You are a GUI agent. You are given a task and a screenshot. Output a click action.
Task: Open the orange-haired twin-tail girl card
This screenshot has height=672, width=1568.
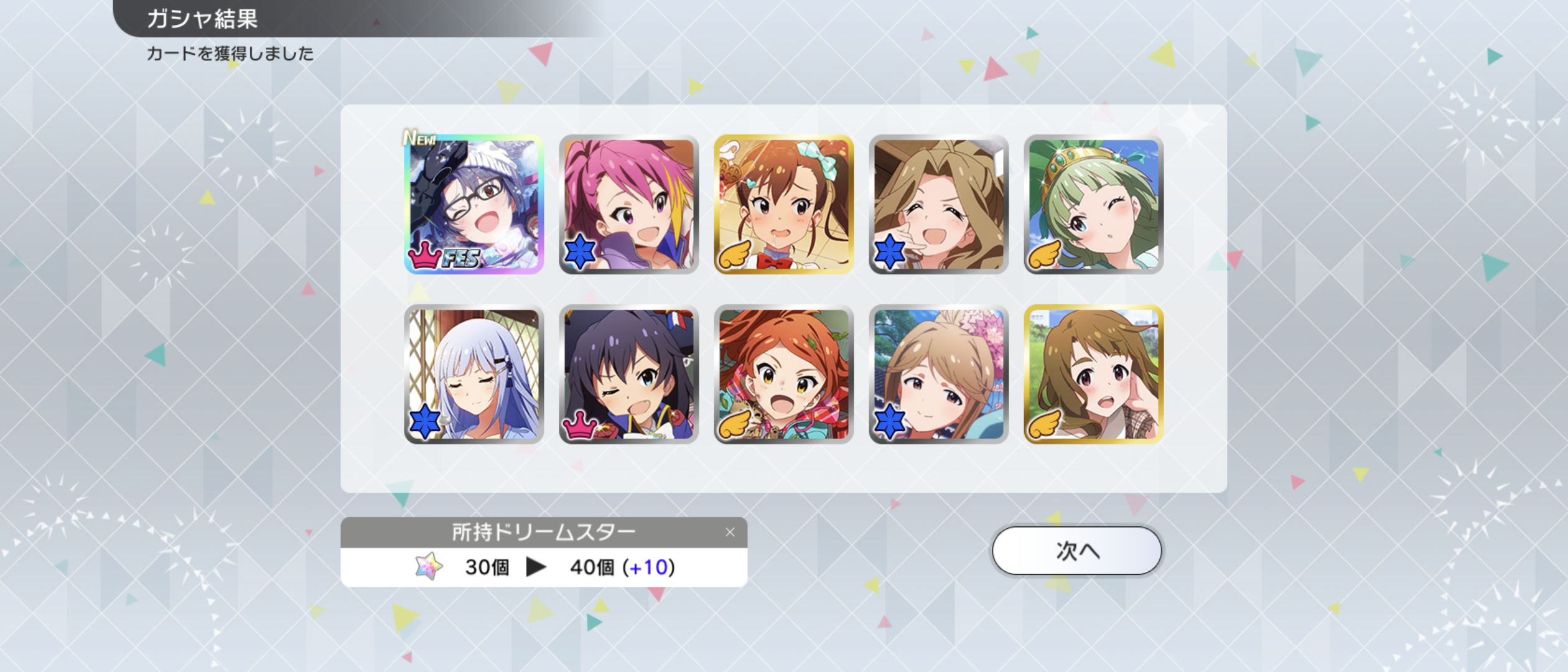[x=783, y=374]
